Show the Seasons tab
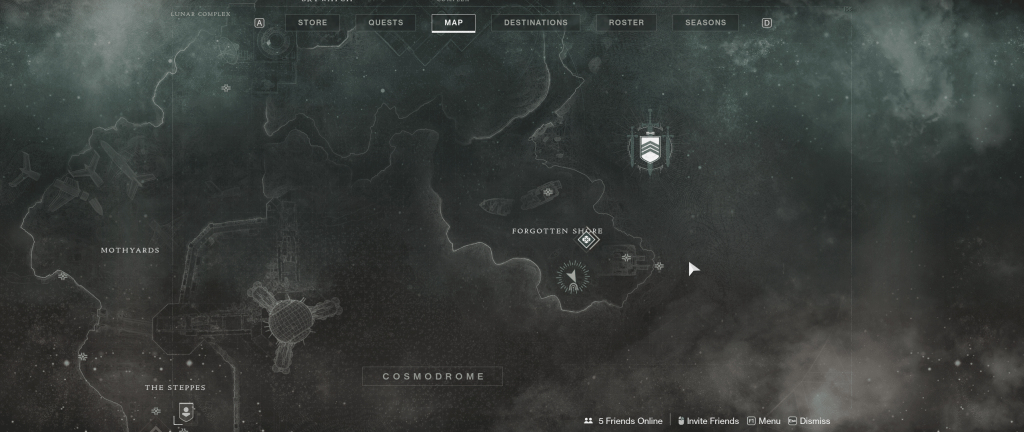 [705, 22]
